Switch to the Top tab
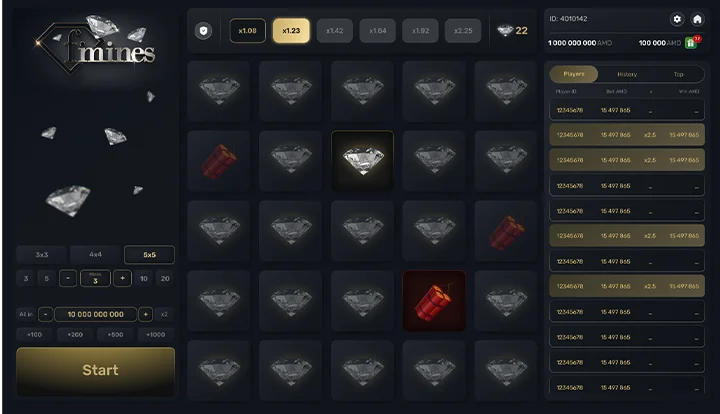The height and width of the screenshot is (414, 720). (x=678, y=74)
